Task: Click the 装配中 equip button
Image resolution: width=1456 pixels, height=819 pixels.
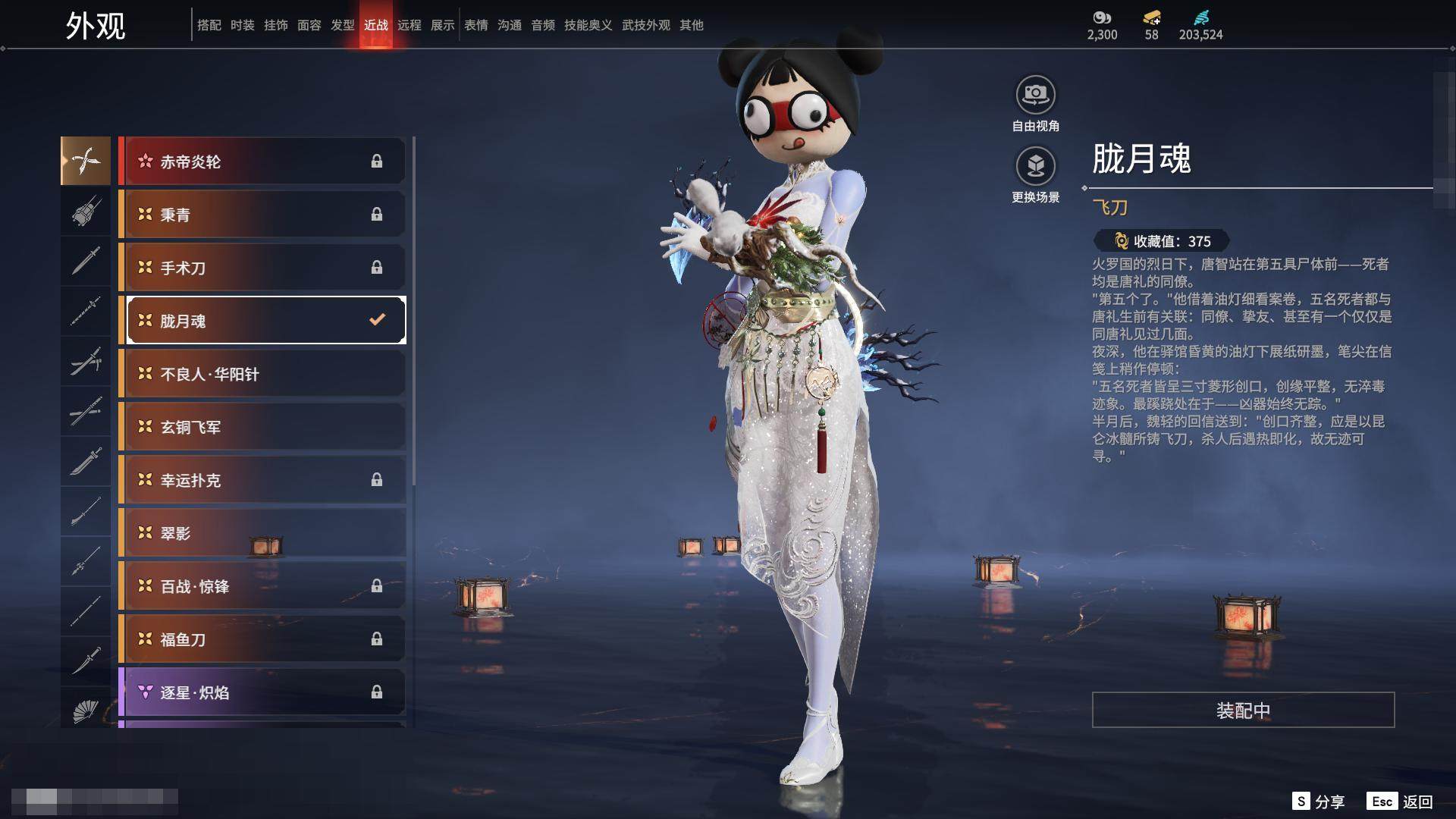Action: [x=1243, y=710]
